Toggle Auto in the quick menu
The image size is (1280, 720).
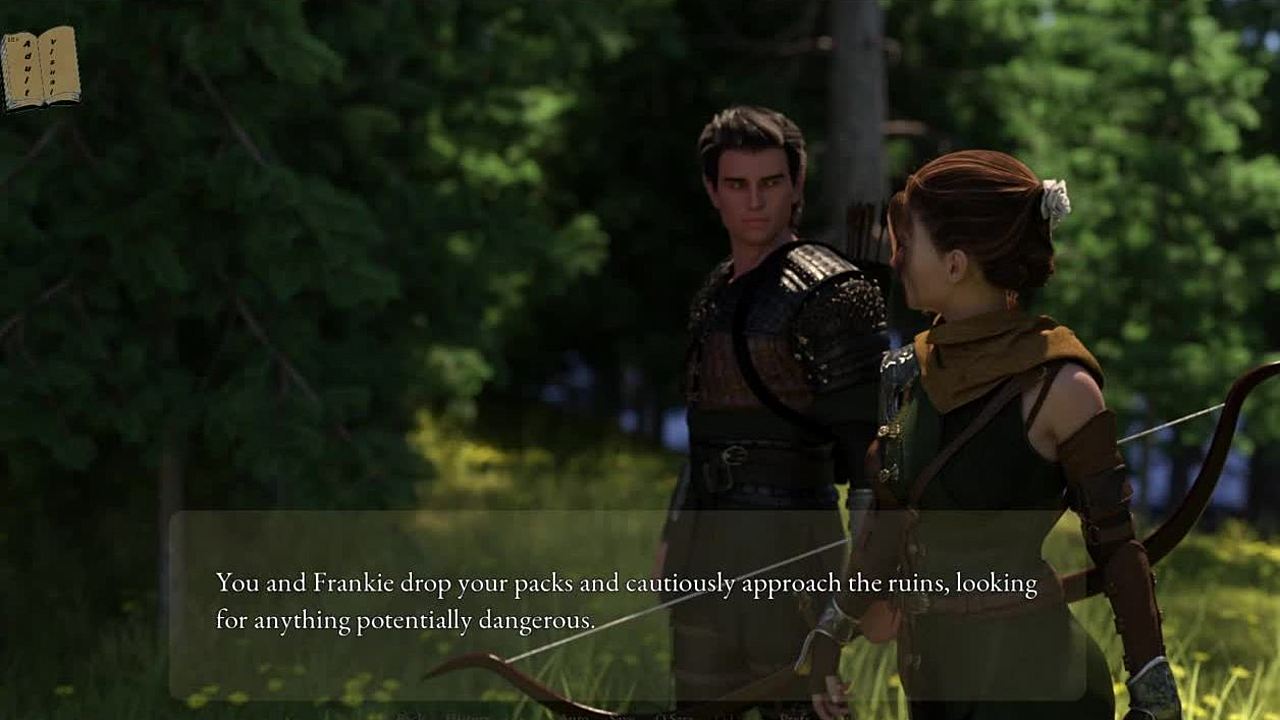point(573,716)
